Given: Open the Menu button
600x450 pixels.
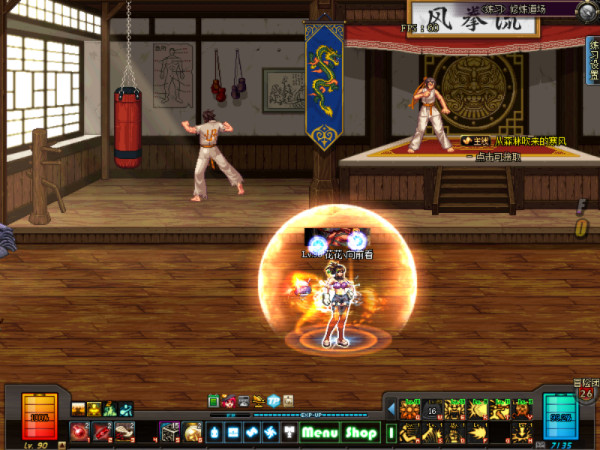Looking at the screenshot, I should (x=320, y=433).
